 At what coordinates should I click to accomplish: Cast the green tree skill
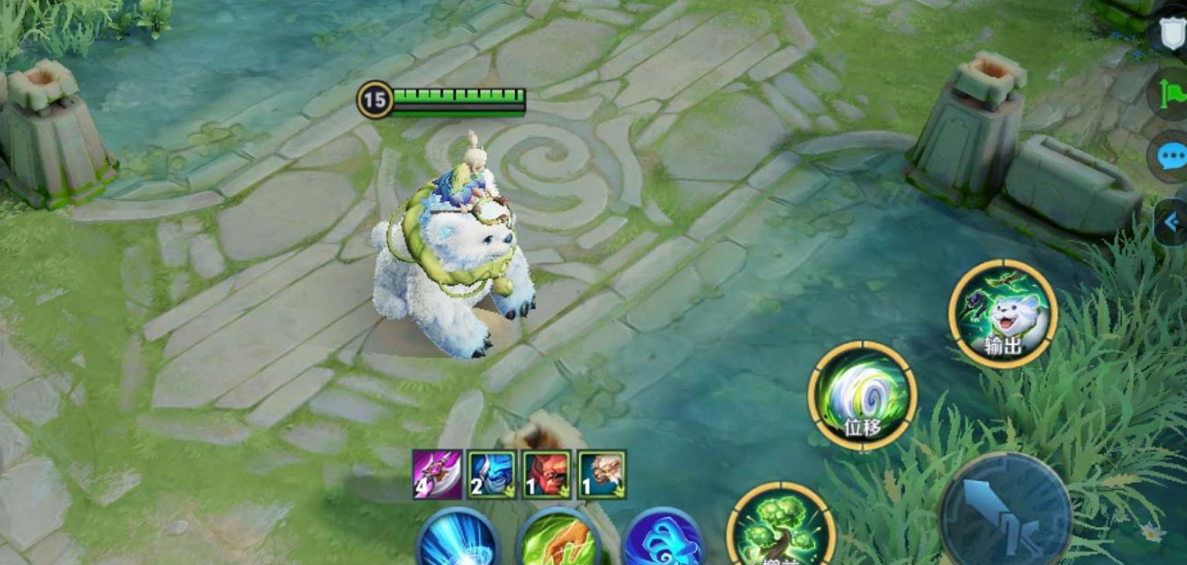[781, 529]
